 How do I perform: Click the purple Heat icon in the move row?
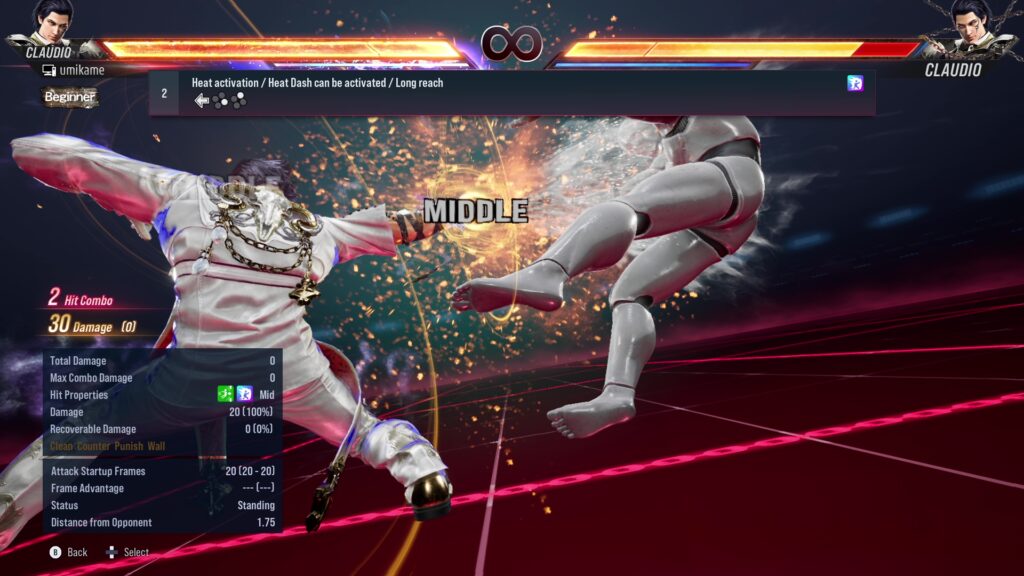coord(855,84)
